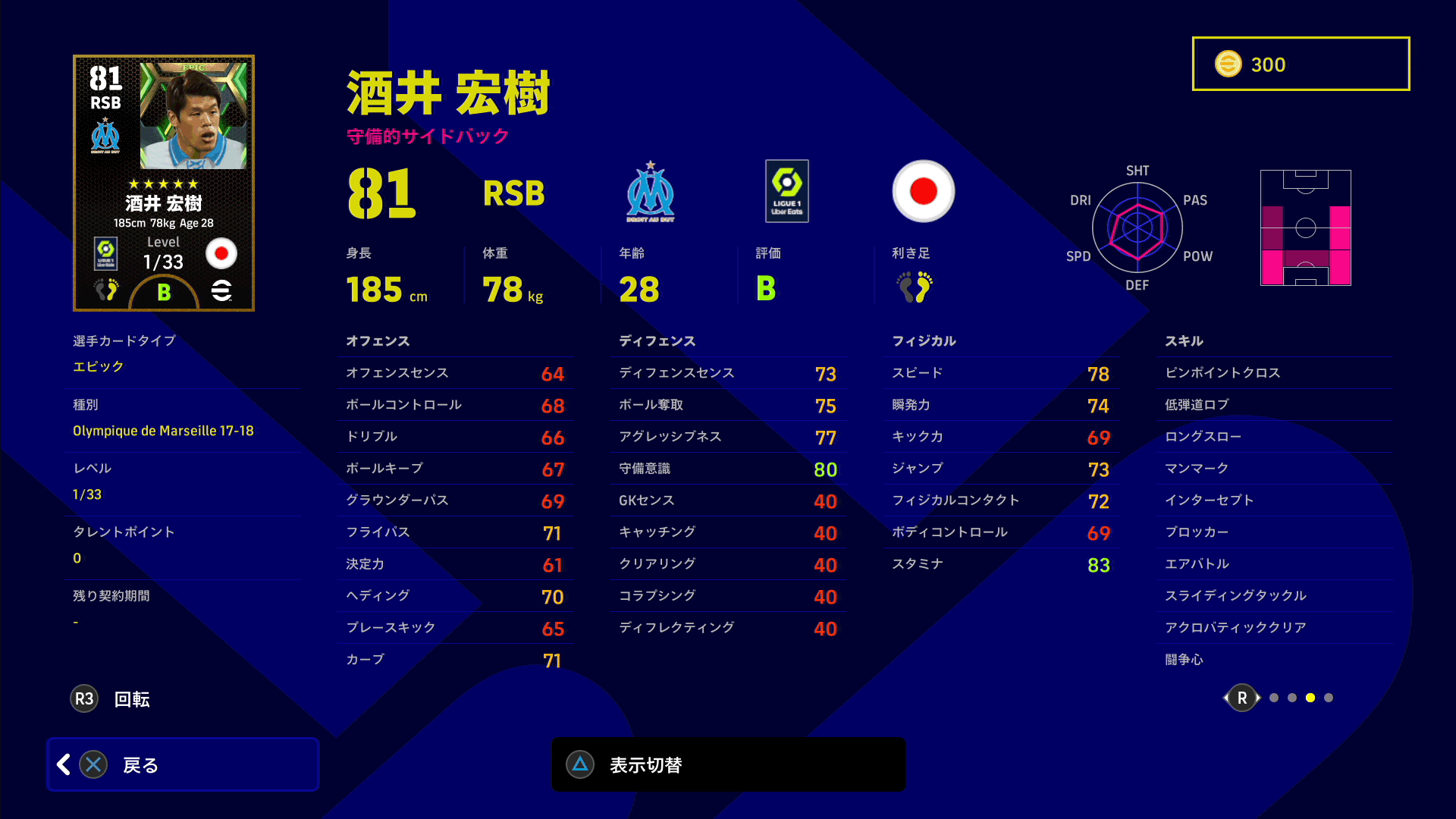Select the インターセプト skill row
The image size is (1456, 819).
(1279, 500)
